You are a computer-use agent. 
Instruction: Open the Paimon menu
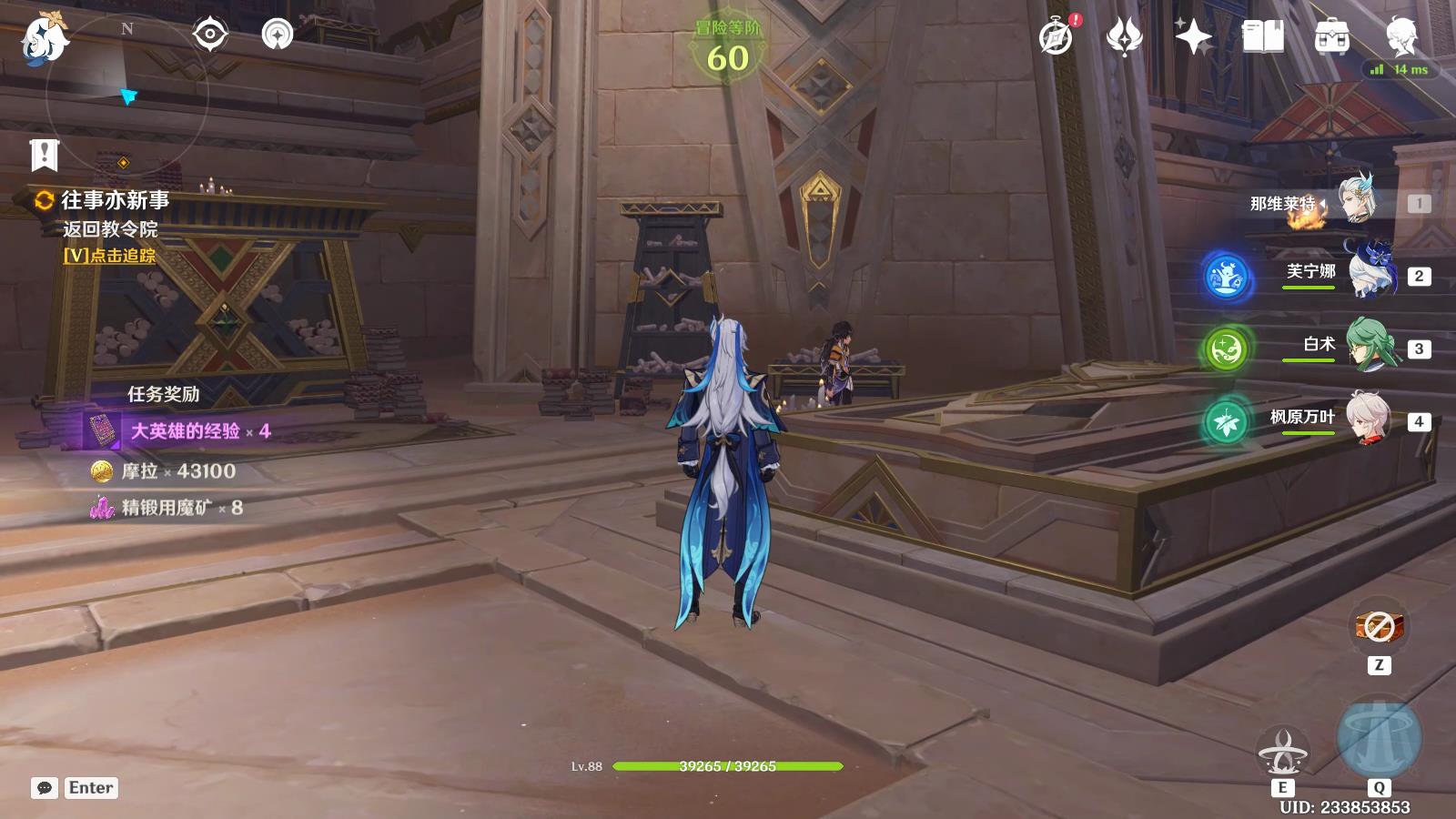pyautogui.click(x=44, y=38)
